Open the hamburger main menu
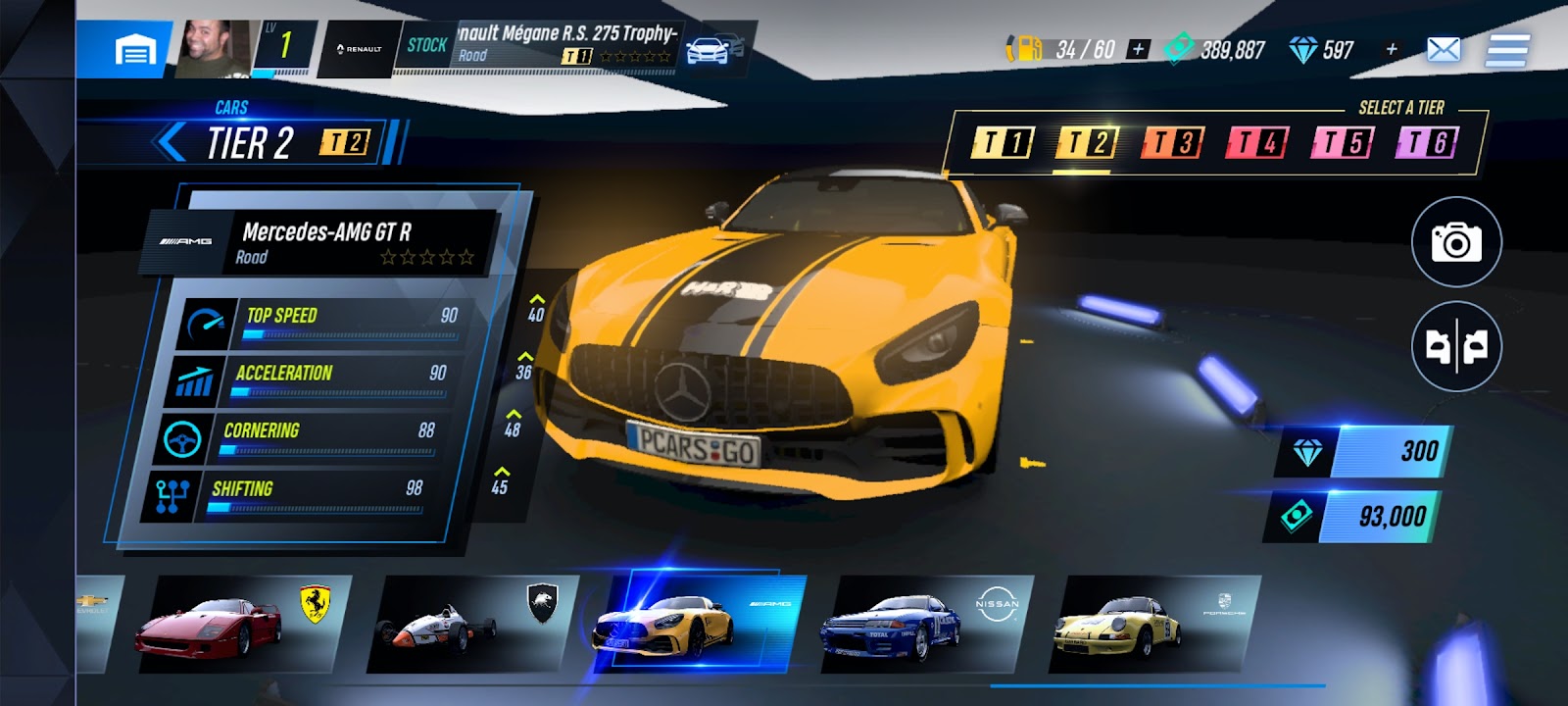Image resolution: width=1568 pixels, height=706 pixels. pyautogui.click(x=1507, y=49)
